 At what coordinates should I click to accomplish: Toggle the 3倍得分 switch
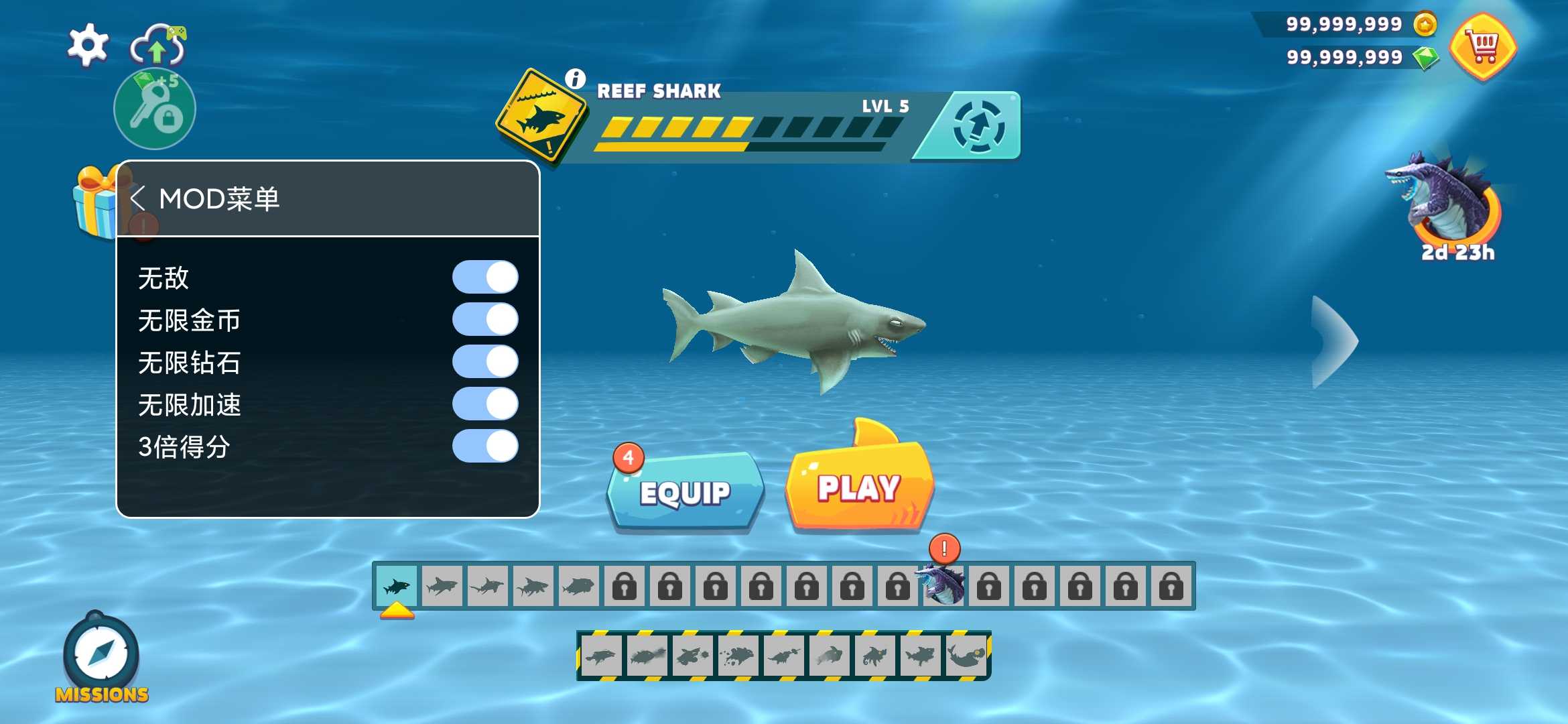[x=485, y=446]
